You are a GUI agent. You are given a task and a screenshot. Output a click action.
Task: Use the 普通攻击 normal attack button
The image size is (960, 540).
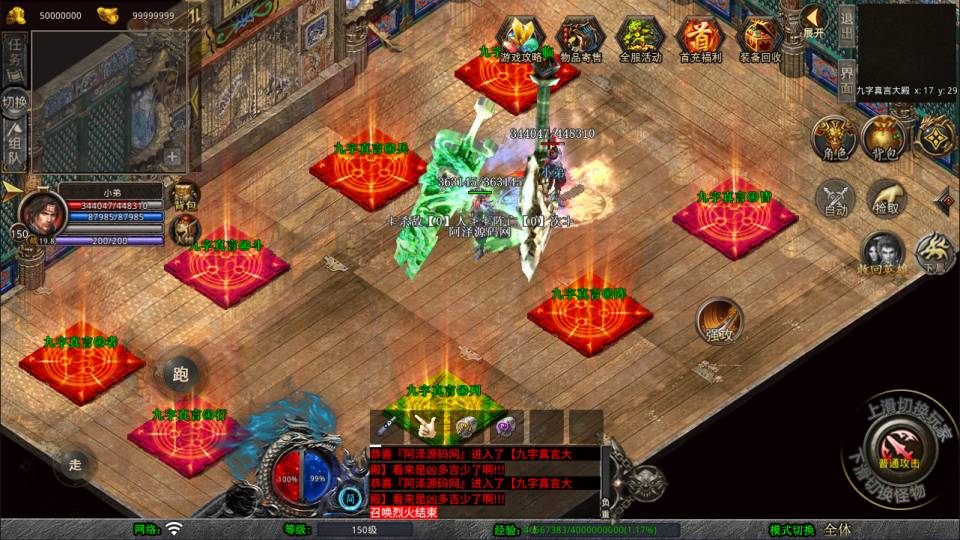click(x=895, y=442)
